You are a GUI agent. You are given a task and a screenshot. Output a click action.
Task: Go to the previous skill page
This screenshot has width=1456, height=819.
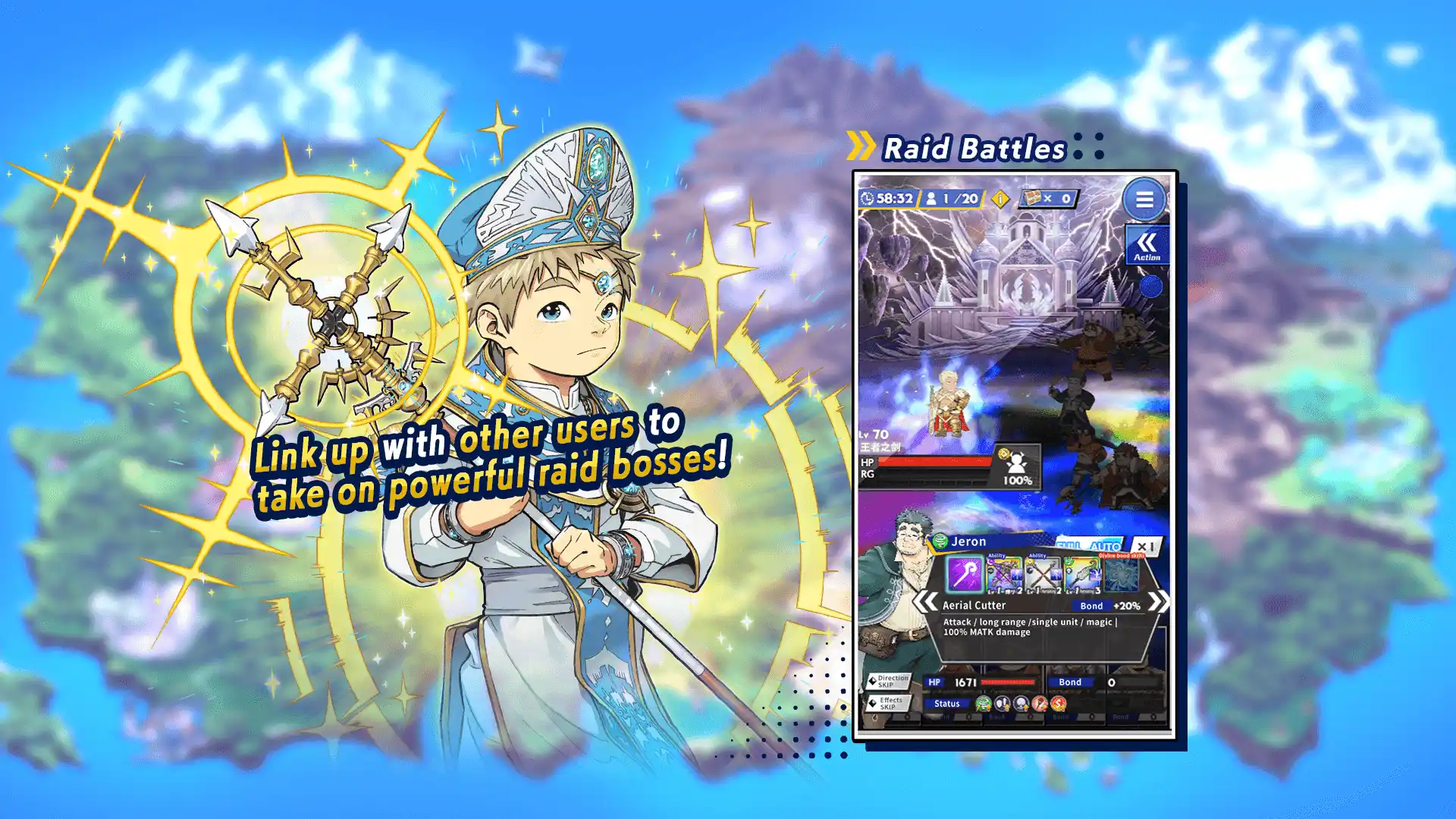(925, 602)
